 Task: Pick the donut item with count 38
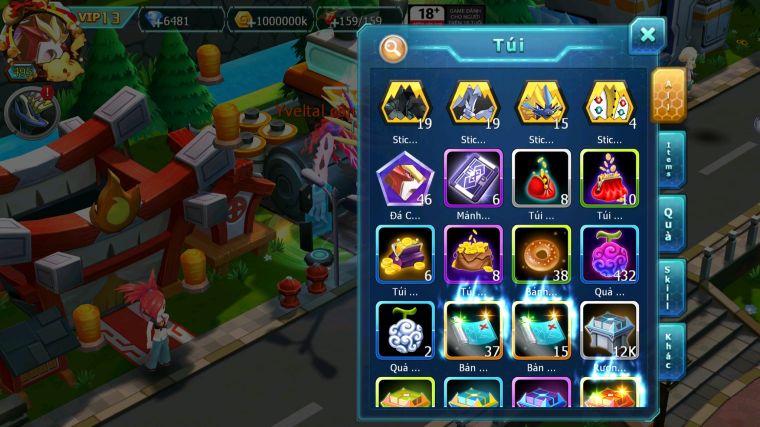[541, 254]
